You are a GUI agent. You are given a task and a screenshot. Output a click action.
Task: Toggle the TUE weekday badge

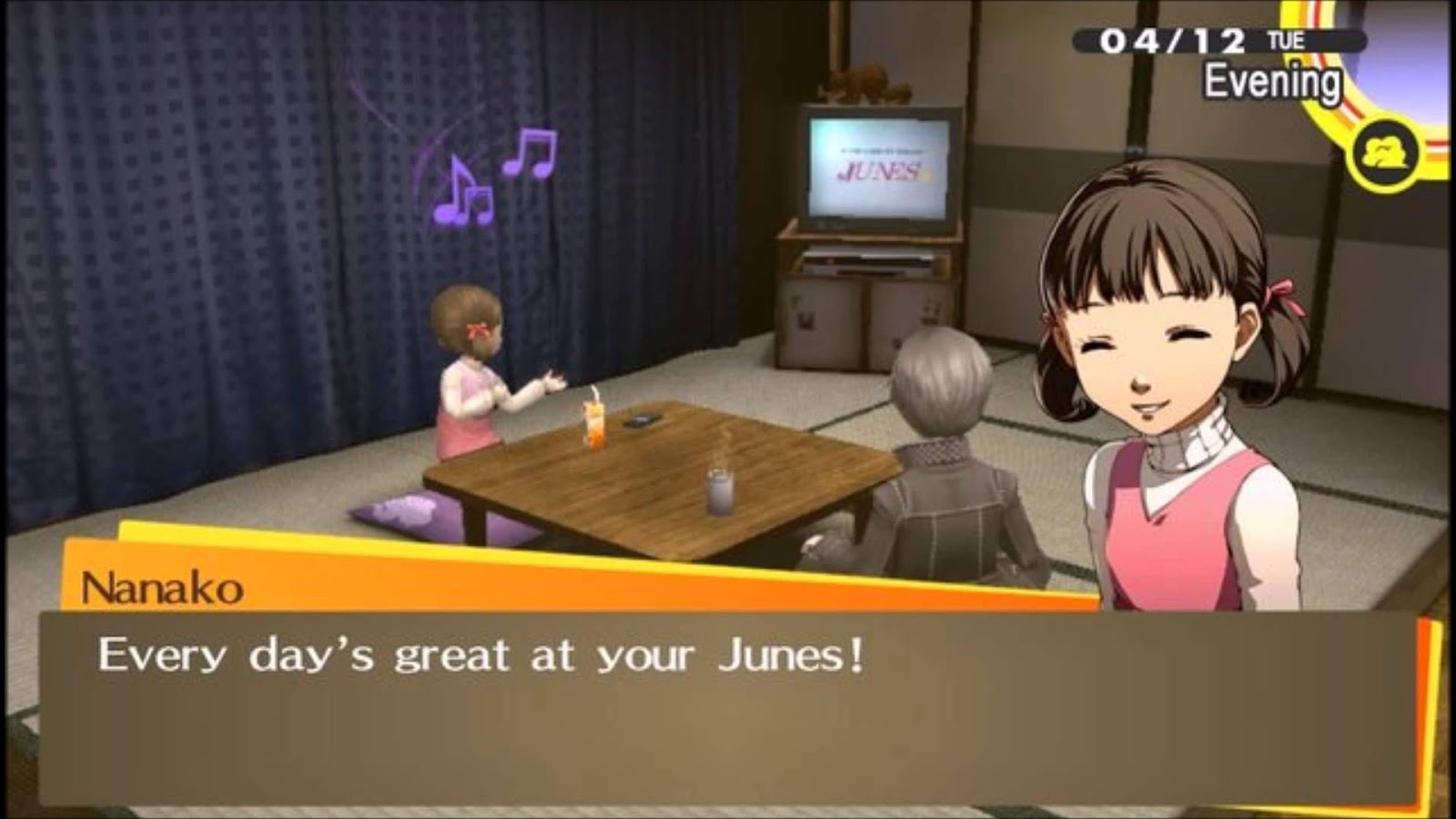[1289, 41]
